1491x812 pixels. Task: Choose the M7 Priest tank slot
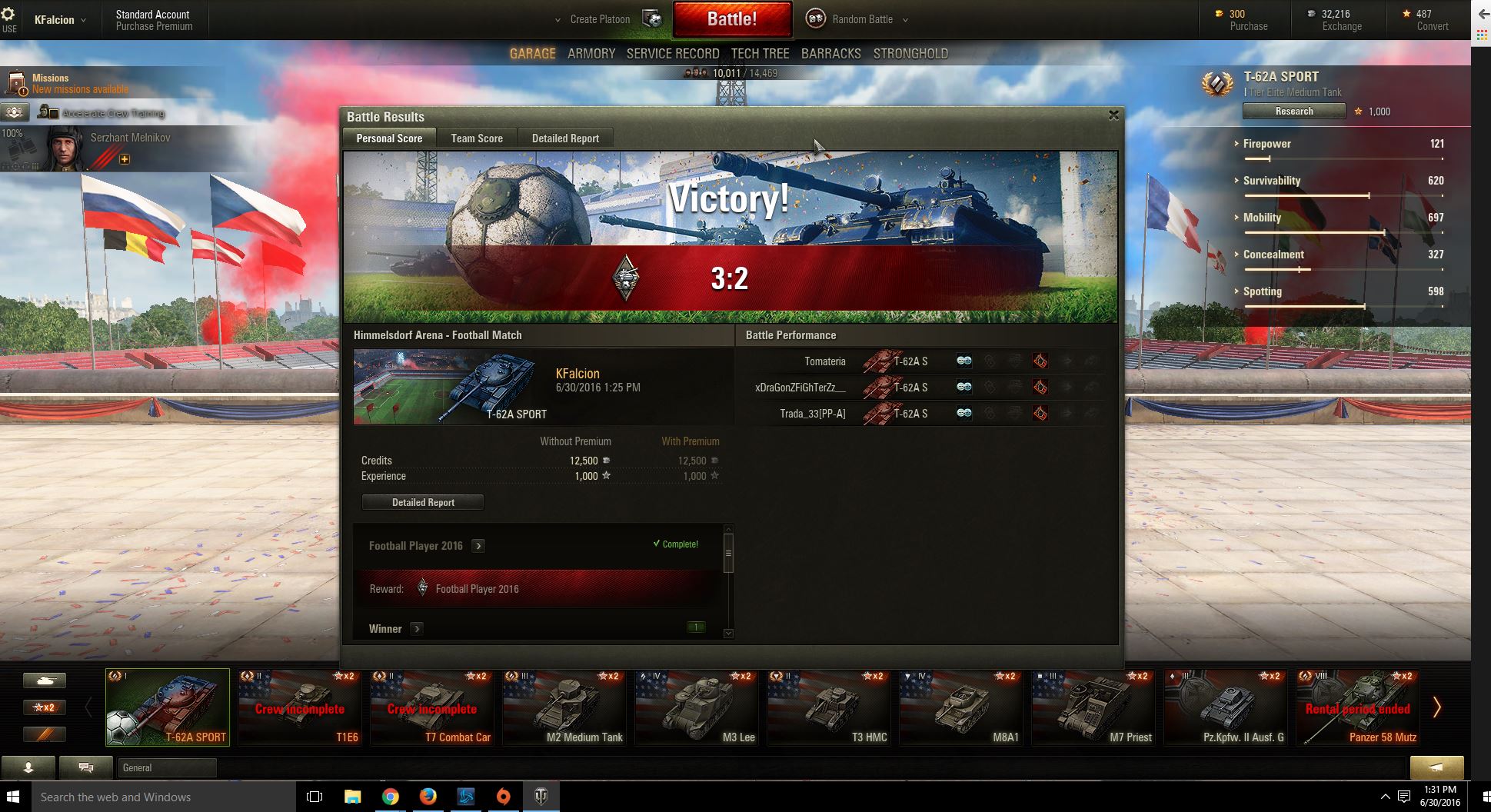click(x=1094, y=708)
